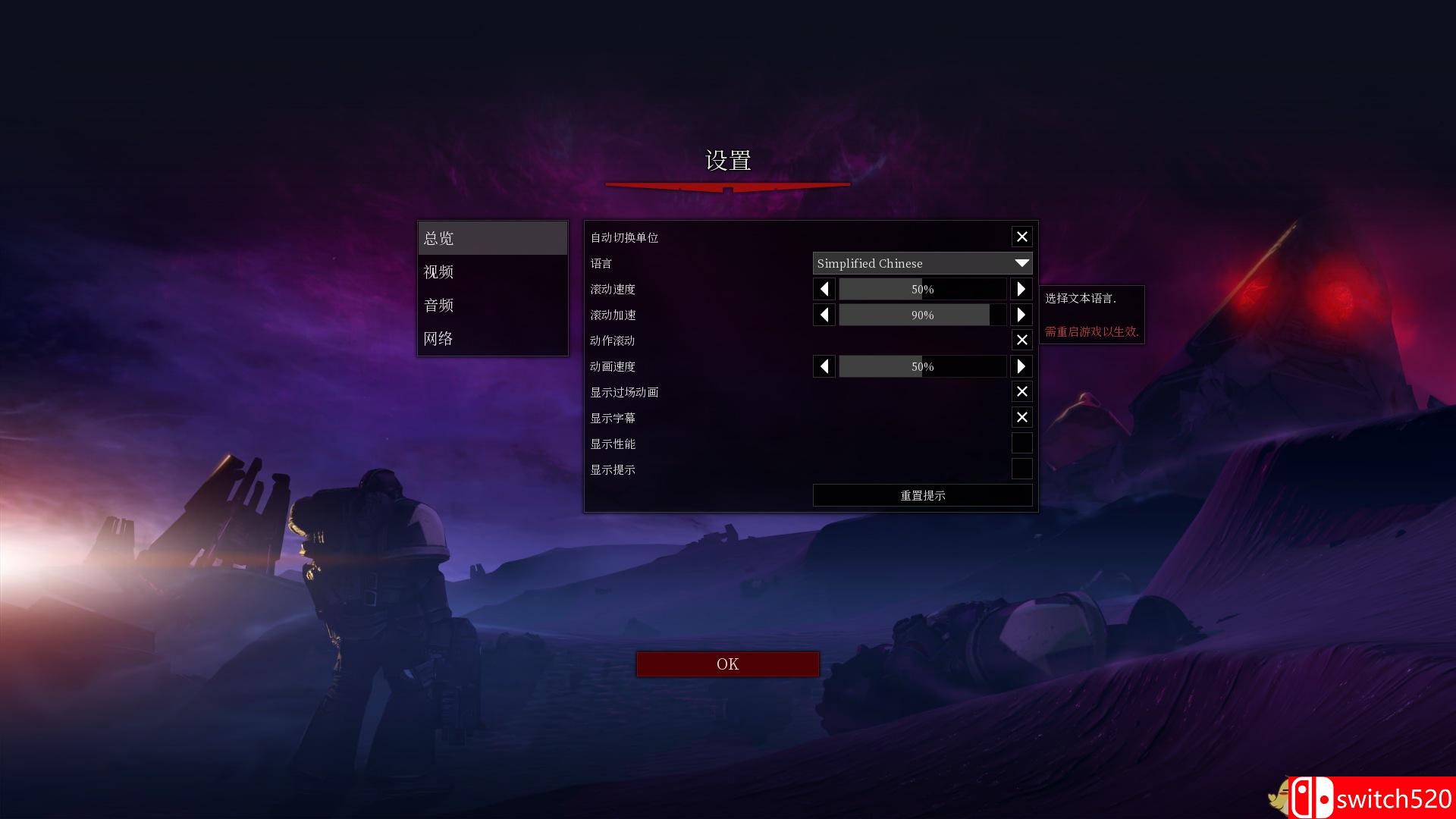The image size is (1456, 819).
Task: Click the red emblem divider under 设置
Action: 726,186
